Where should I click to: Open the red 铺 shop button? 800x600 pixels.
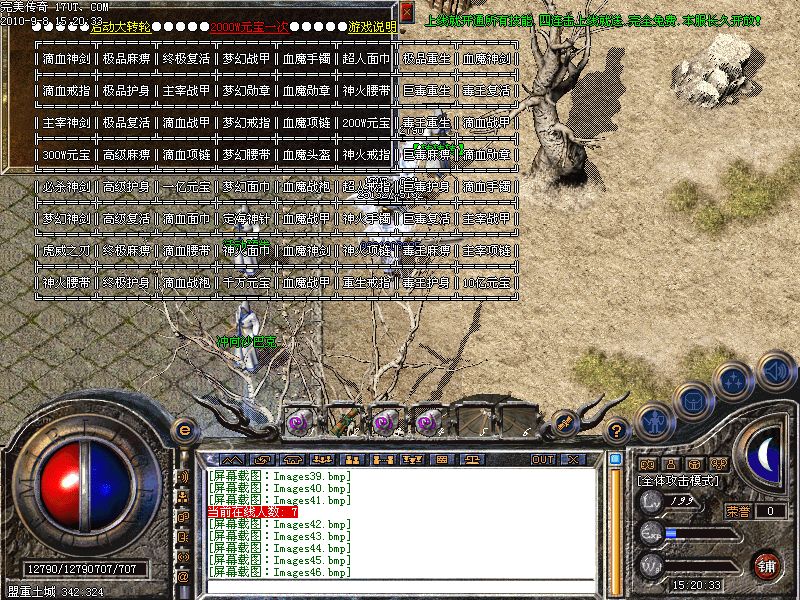pyautogui.click(x=766, y=564)
